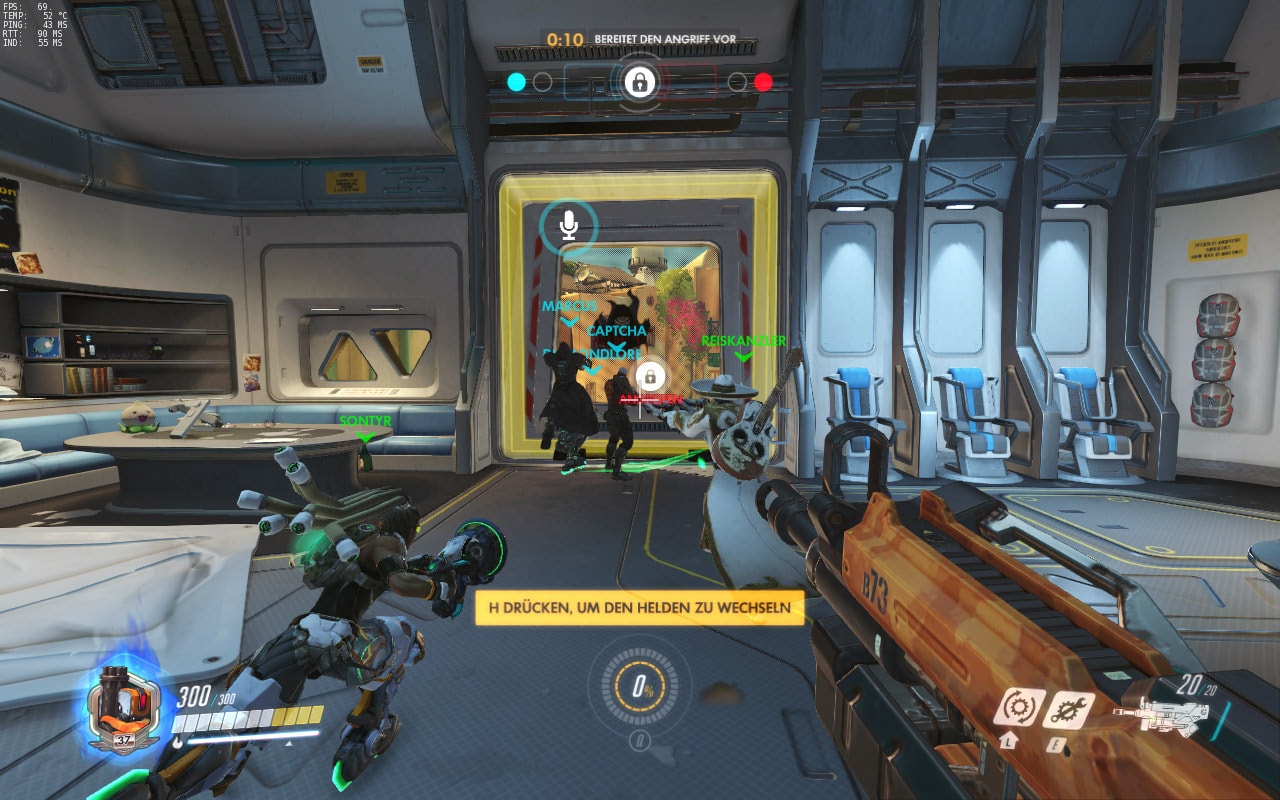Screen dimensions: 1280x800
Task: Select teammate CAPTCHA's nameplate
Action: click(617, 331)
